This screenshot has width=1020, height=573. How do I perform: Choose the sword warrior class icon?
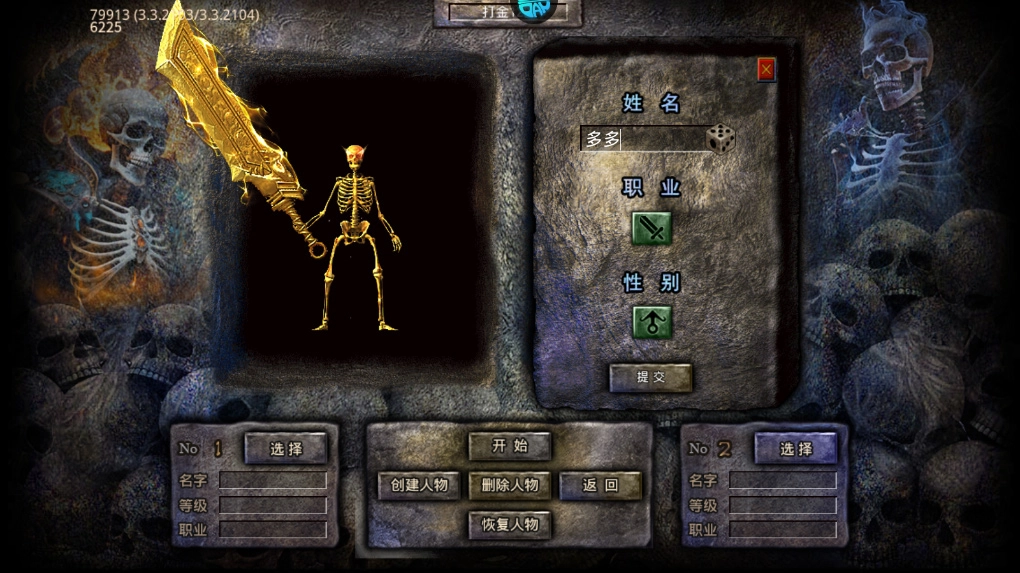[x=652, y=228]
